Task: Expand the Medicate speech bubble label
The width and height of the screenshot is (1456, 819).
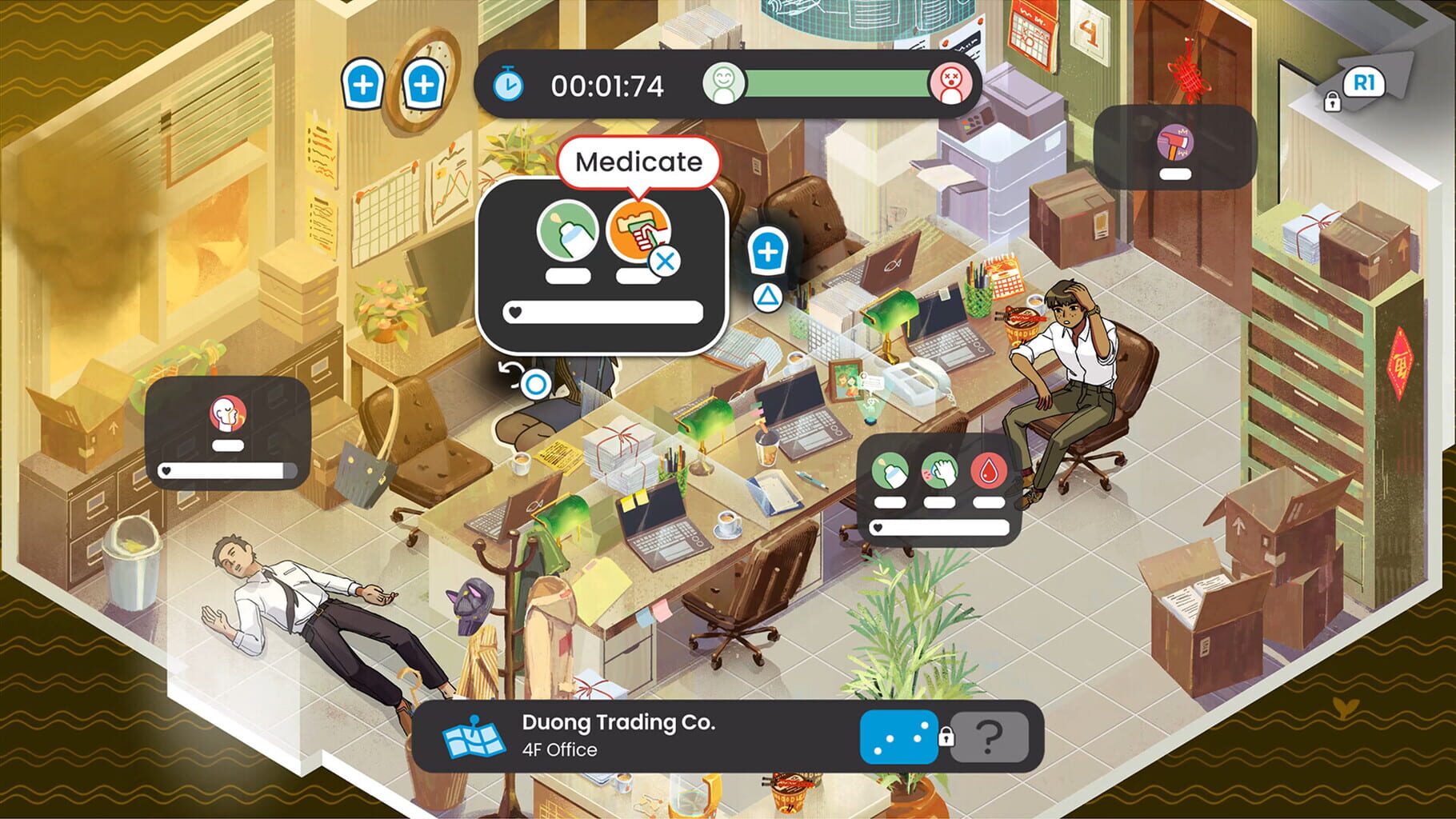Action: coord(640,162)
